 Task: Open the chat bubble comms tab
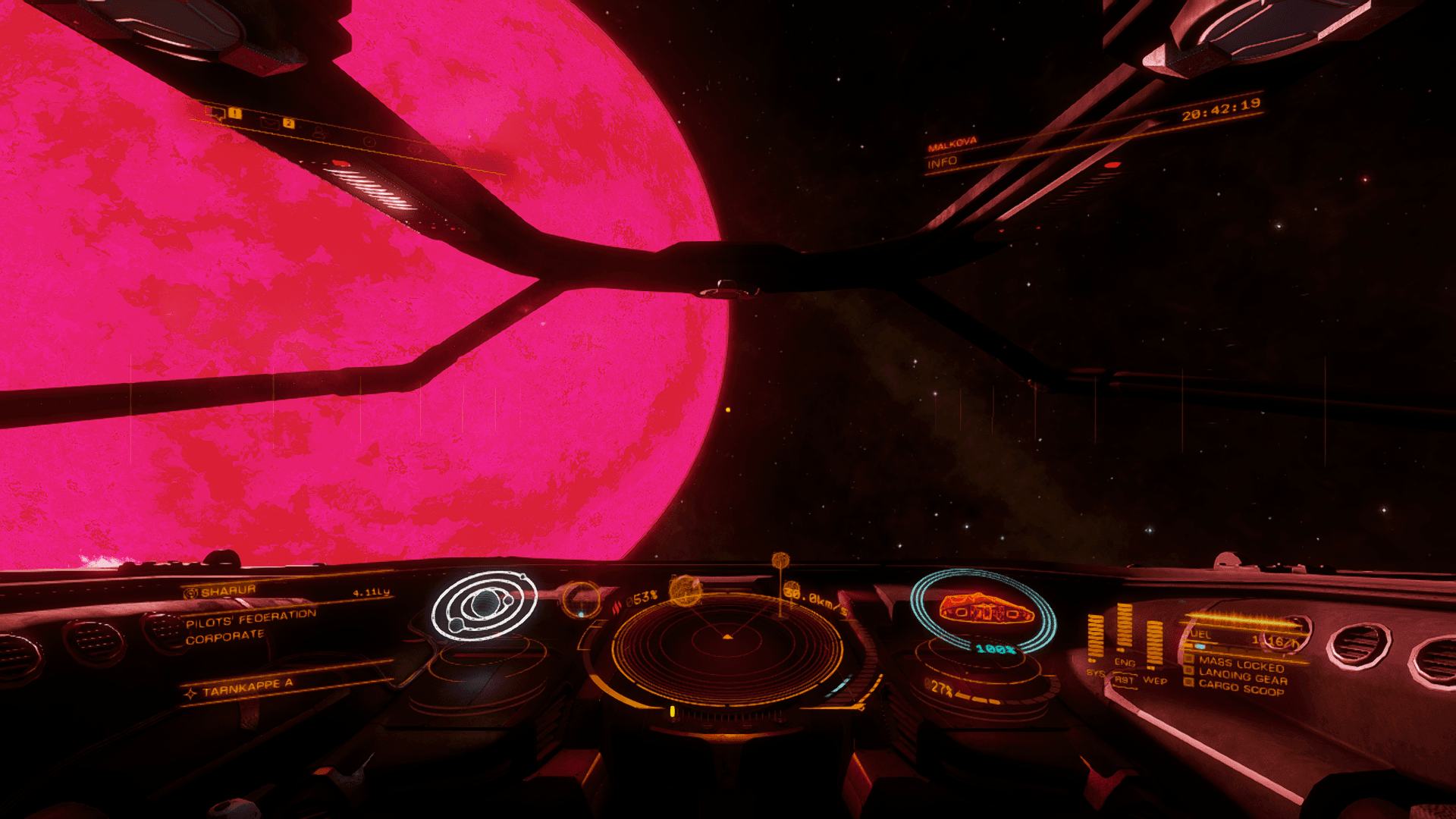point(217,113)
